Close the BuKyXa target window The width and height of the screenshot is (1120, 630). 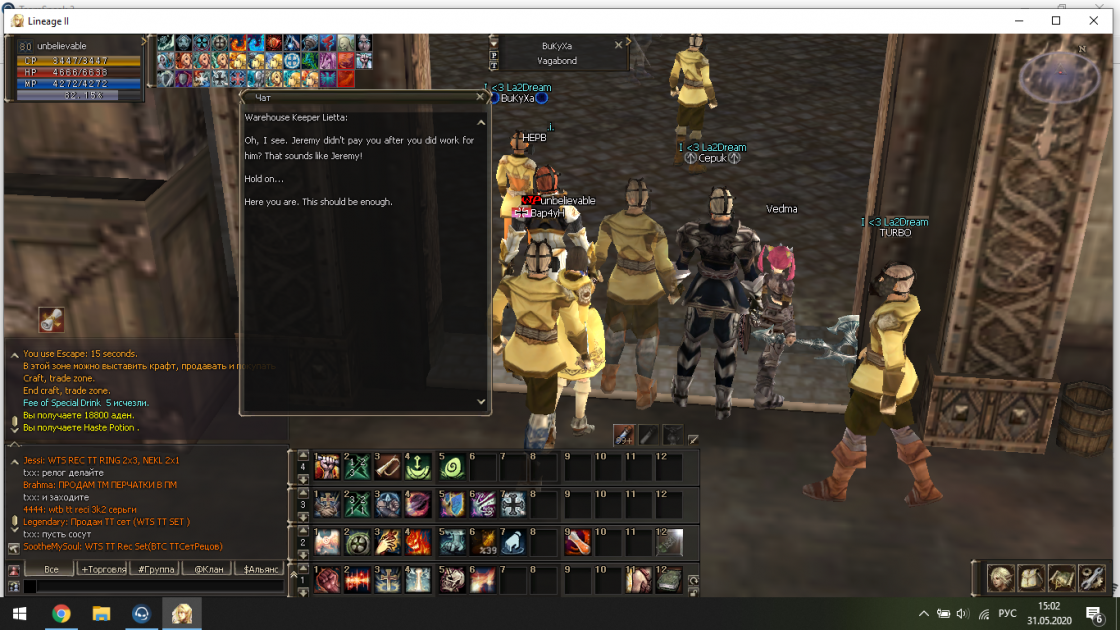tap(618, 45)
